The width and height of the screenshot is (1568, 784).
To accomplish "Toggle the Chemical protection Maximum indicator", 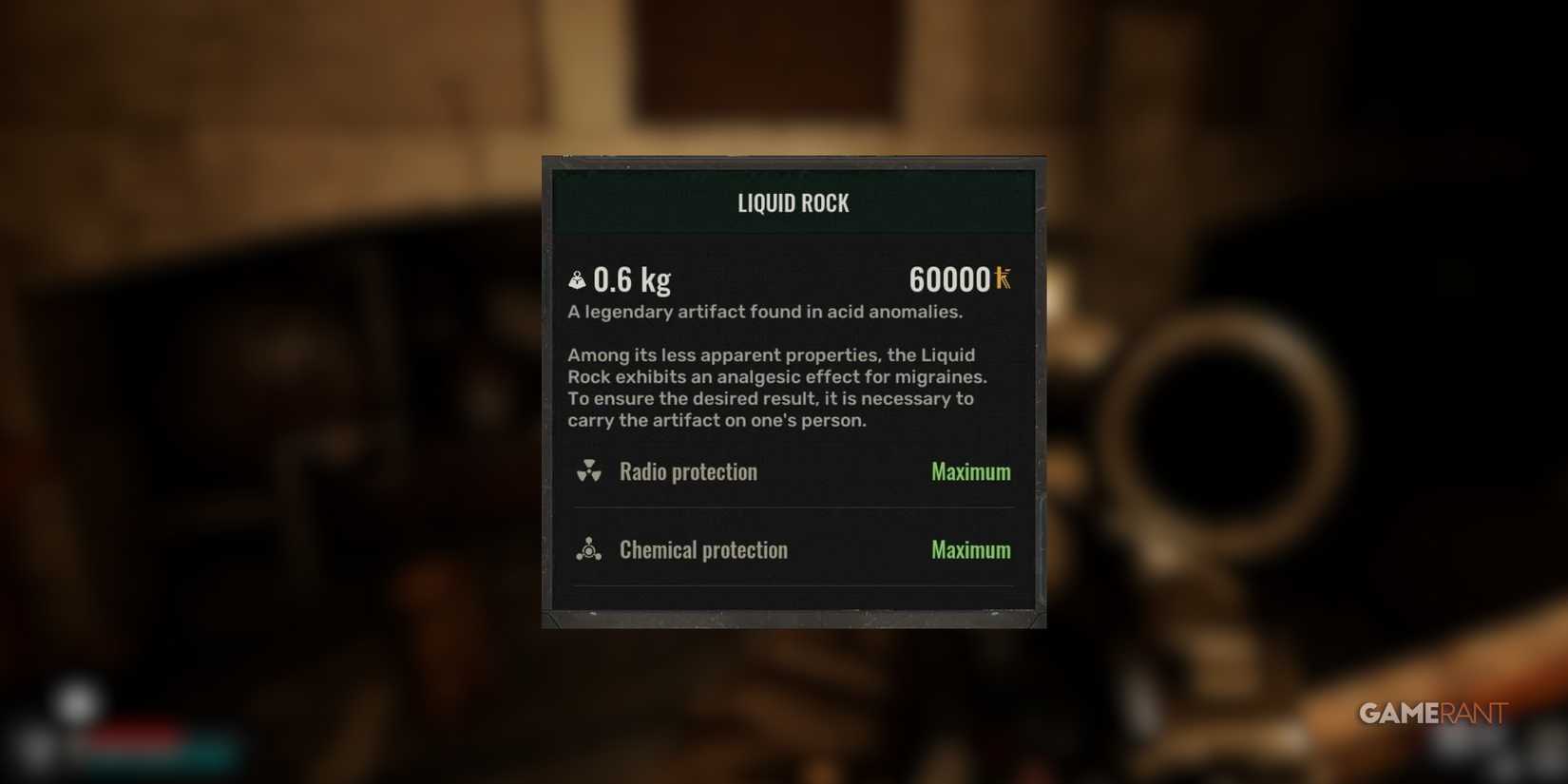I will click(970, 549).
